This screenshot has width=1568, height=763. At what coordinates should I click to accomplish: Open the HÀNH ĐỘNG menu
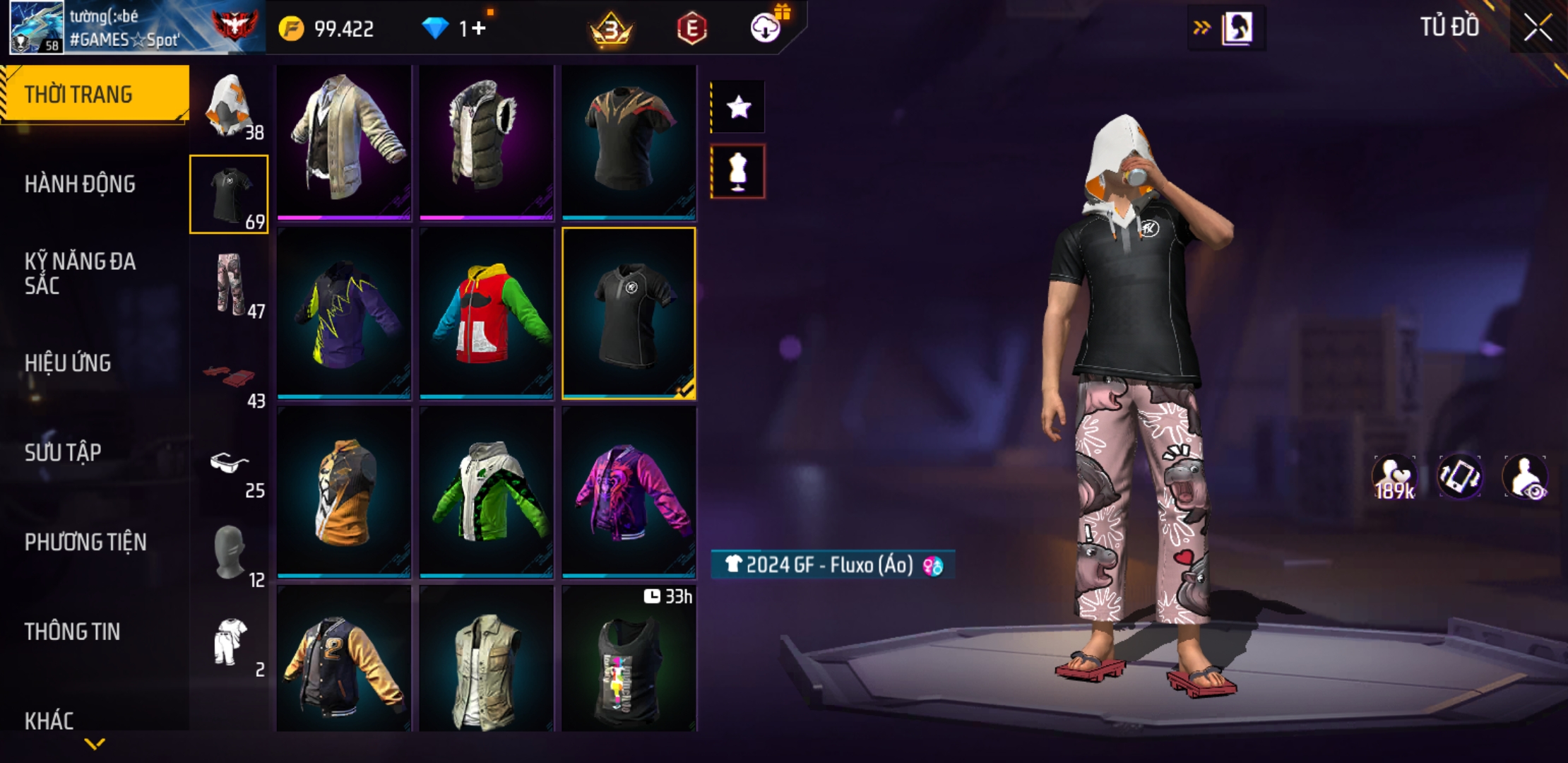pos(80,184)
